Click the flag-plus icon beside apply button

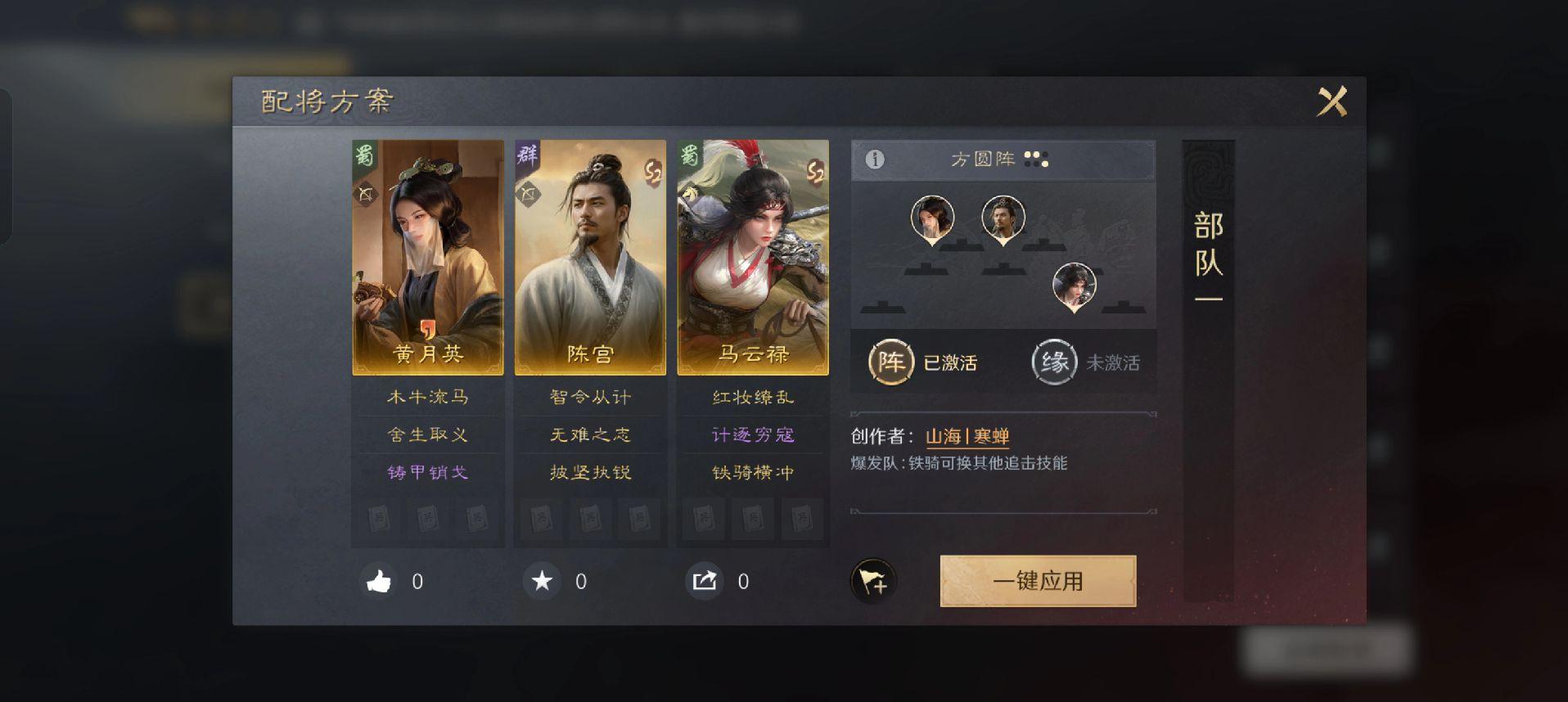click(873, 582)
